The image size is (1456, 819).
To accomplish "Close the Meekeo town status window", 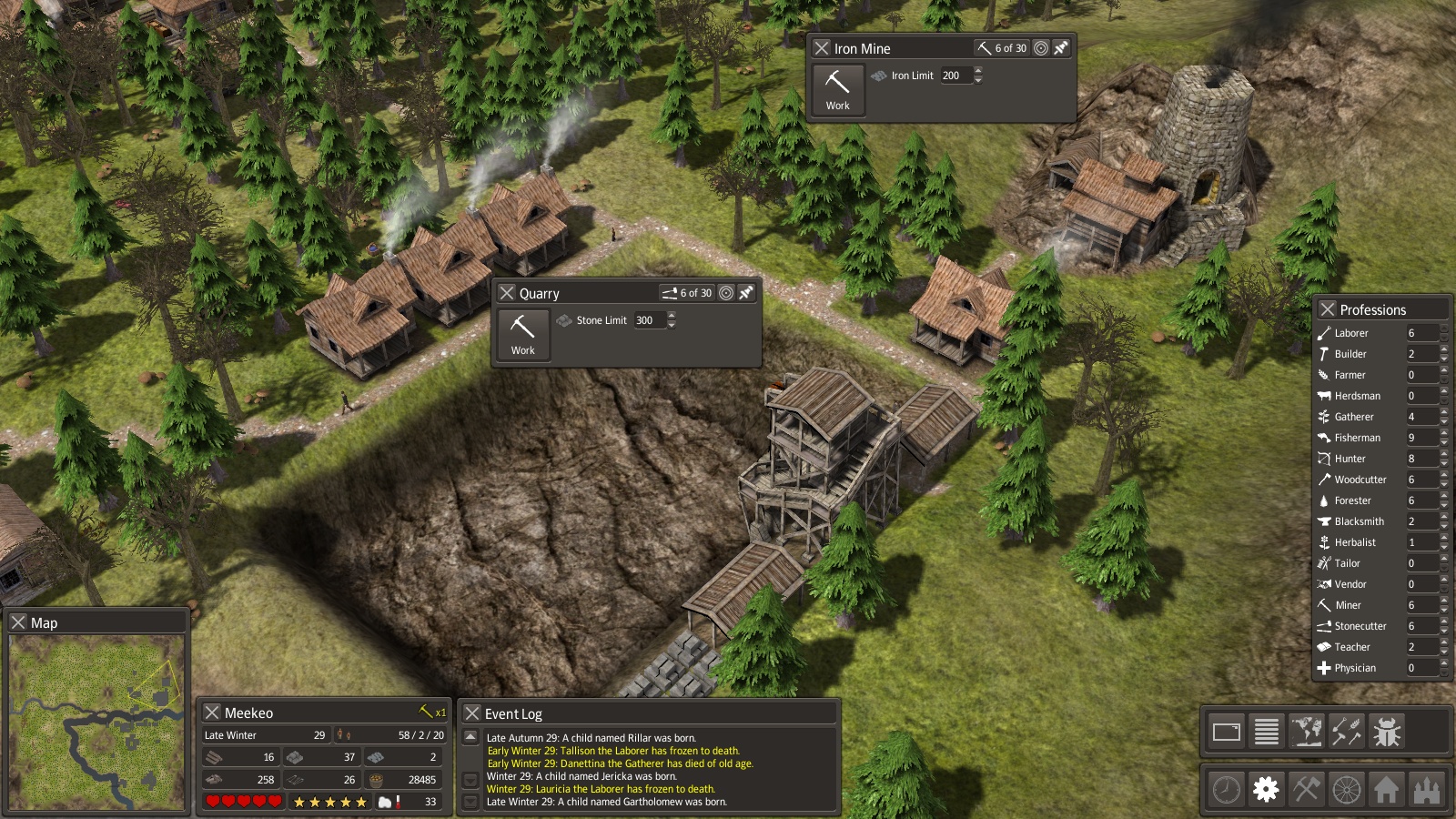I will (x=212, y=713).
